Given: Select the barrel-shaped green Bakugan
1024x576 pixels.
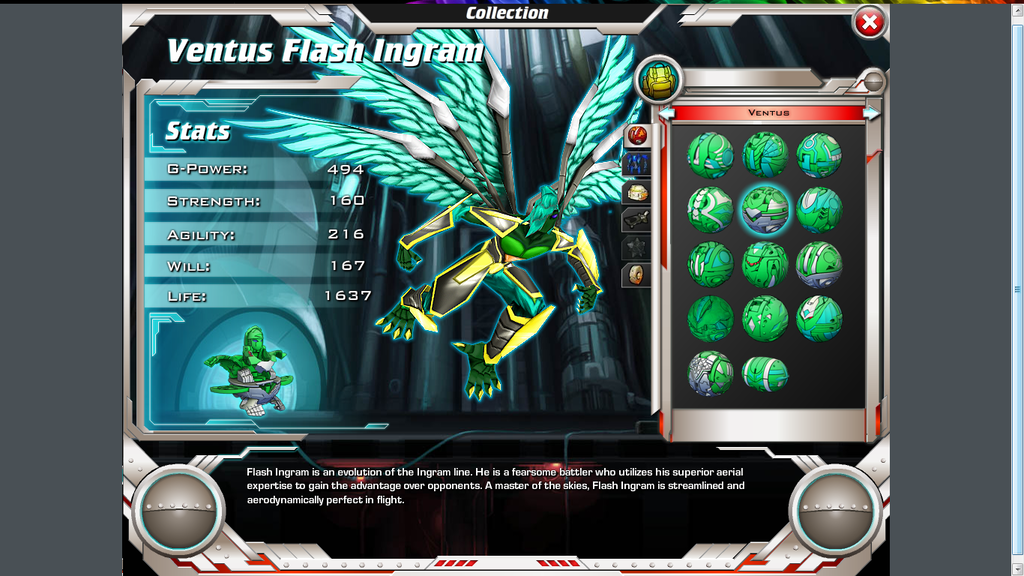Looking at the screenshot, I should click(x=765, y=374).
